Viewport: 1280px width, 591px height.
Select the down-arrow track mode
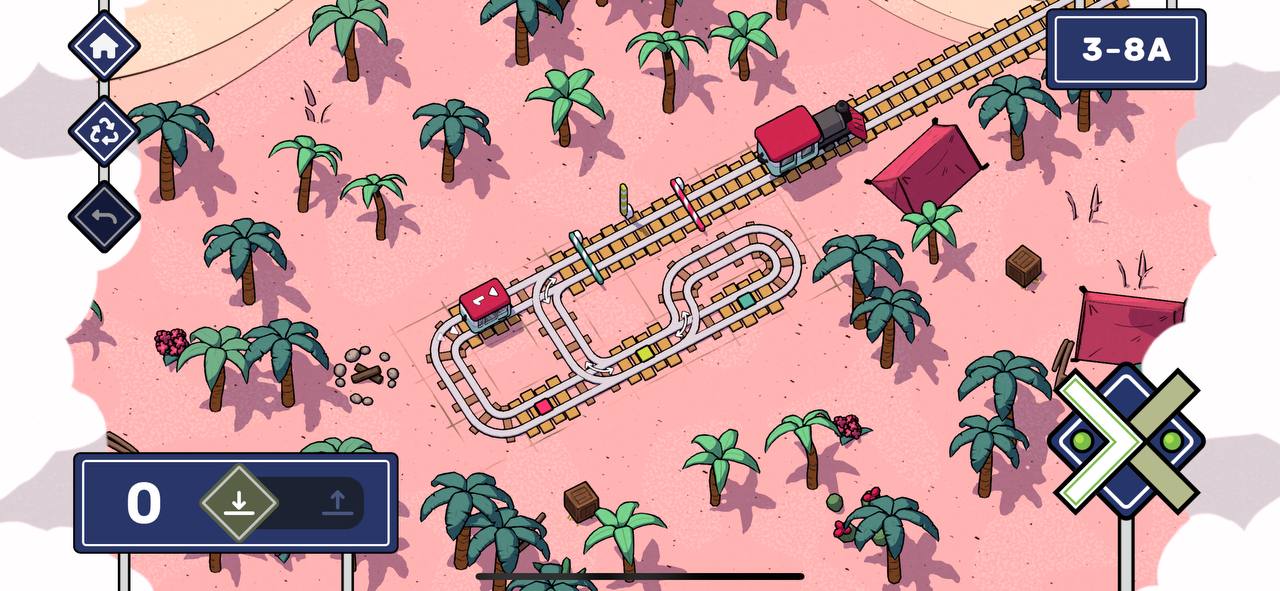(x=238, y=503)
